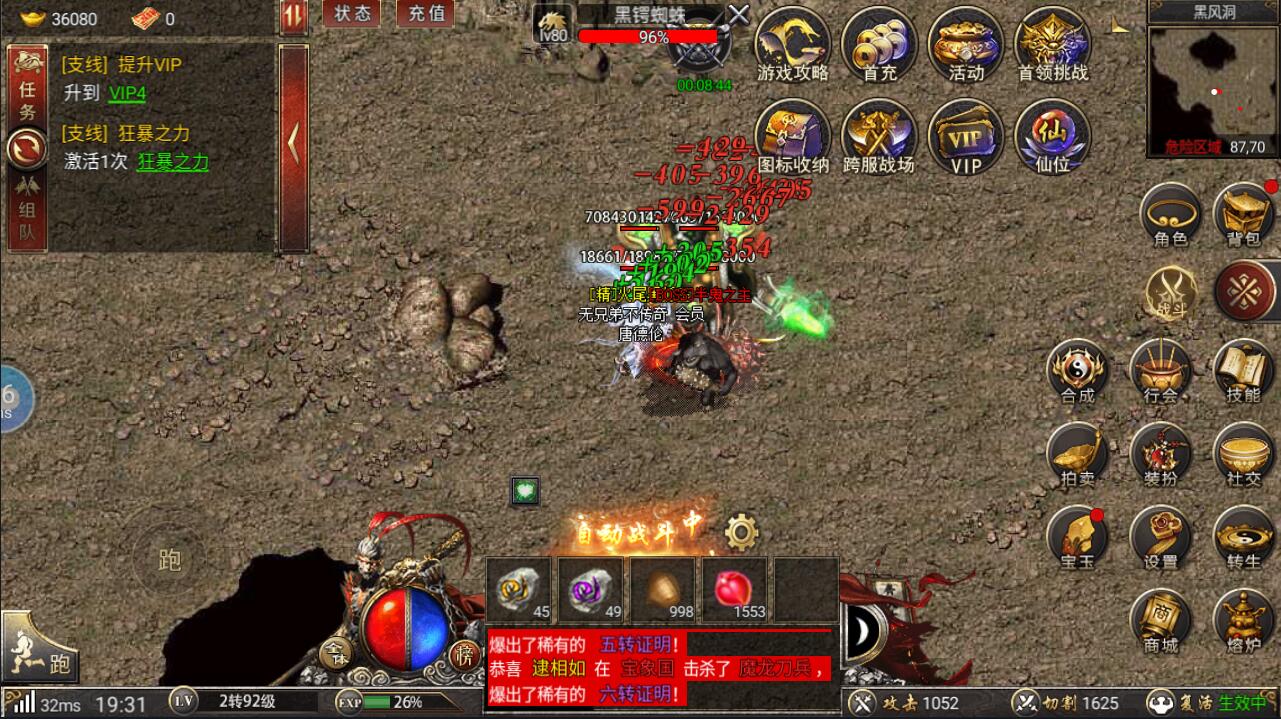Click the VIP4 quest link

tap(127, 93)
